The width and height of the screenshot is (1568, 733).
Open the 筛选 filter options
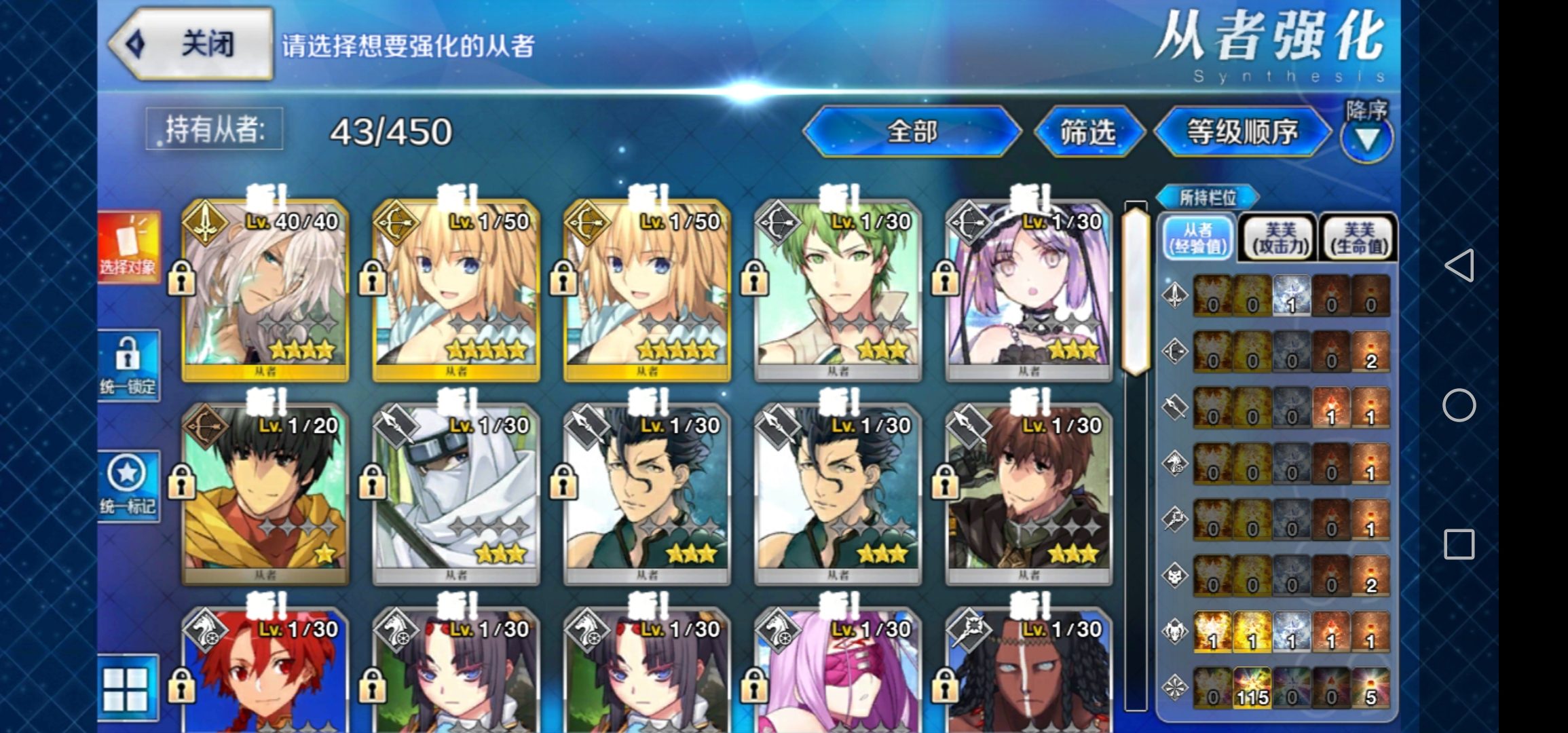tap(1087, 132)
